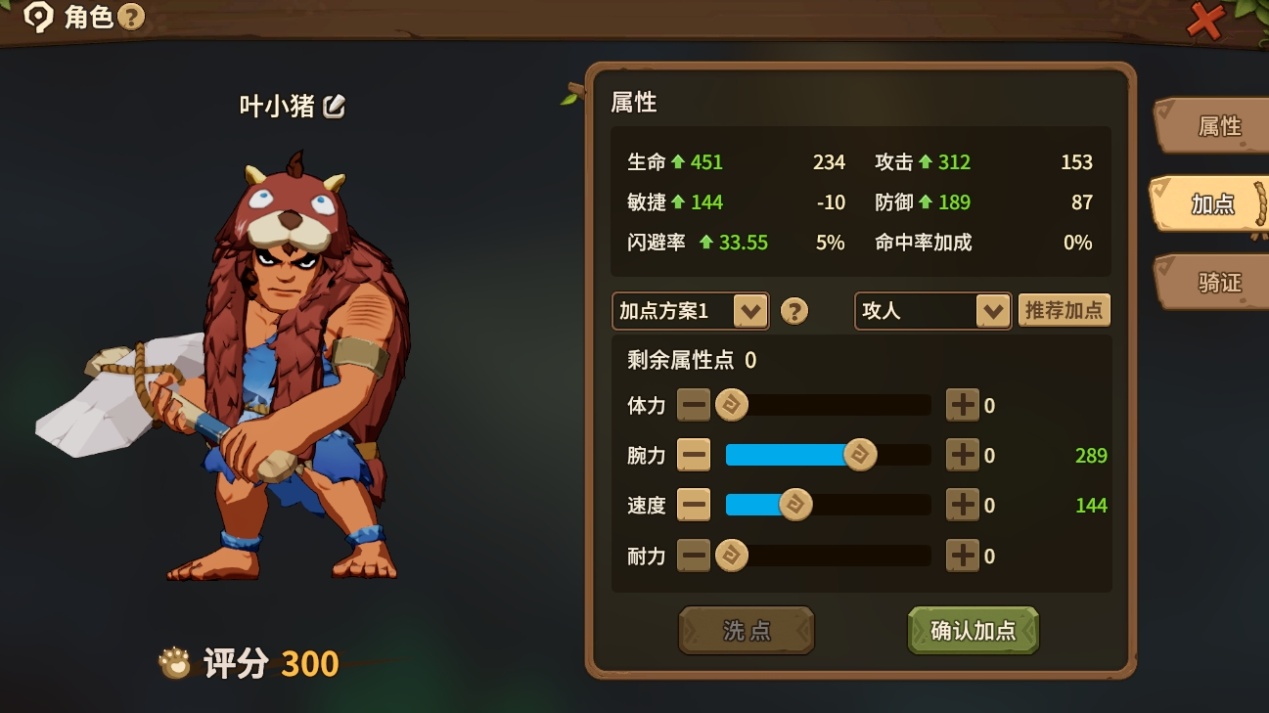
Task: Show help for the point allocation plan
Action: point(794,311)
